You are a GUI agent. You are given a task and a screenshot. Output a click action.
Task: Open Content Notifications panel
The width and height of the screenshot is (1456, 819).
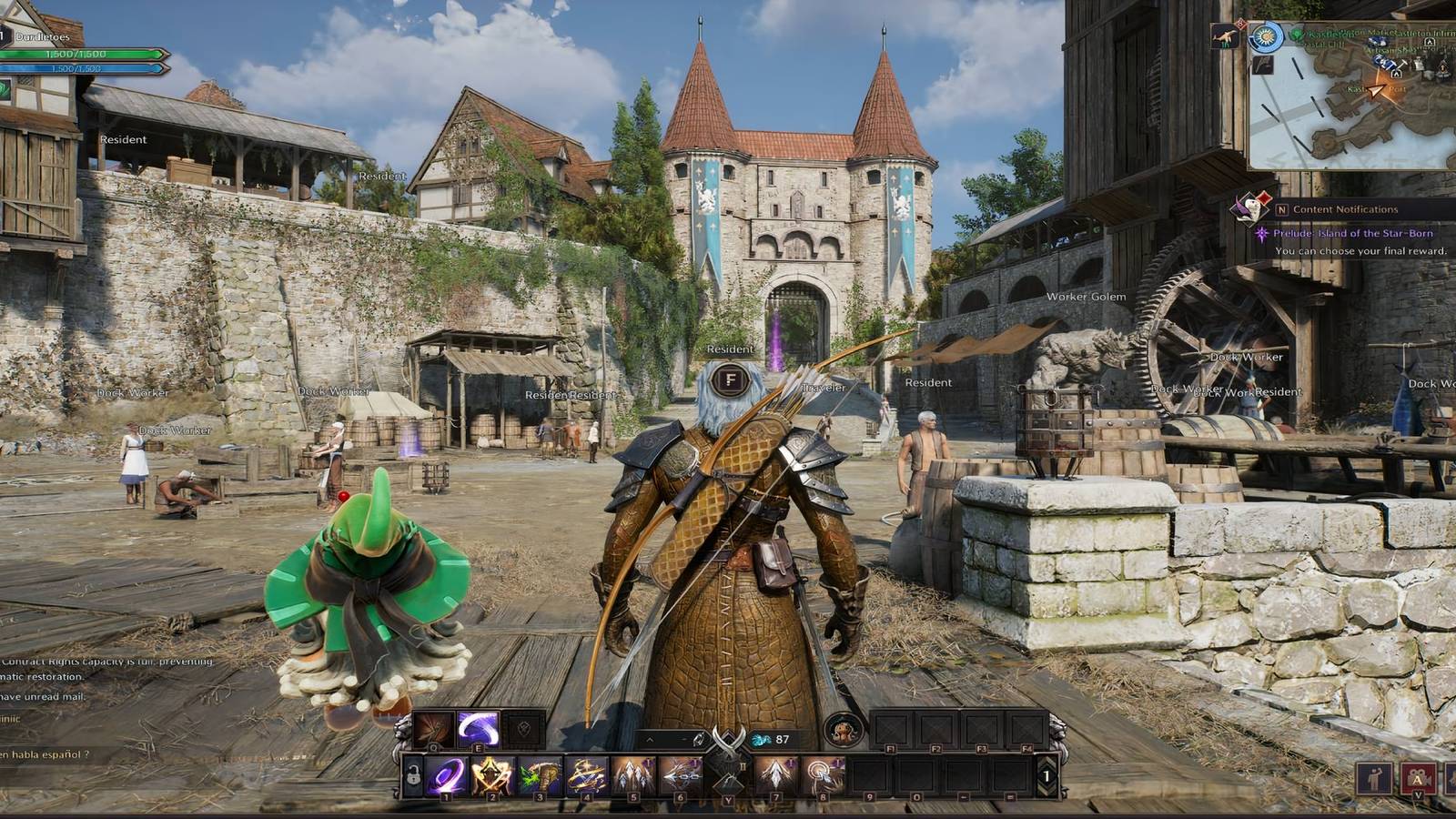(x=1345, y=209)
